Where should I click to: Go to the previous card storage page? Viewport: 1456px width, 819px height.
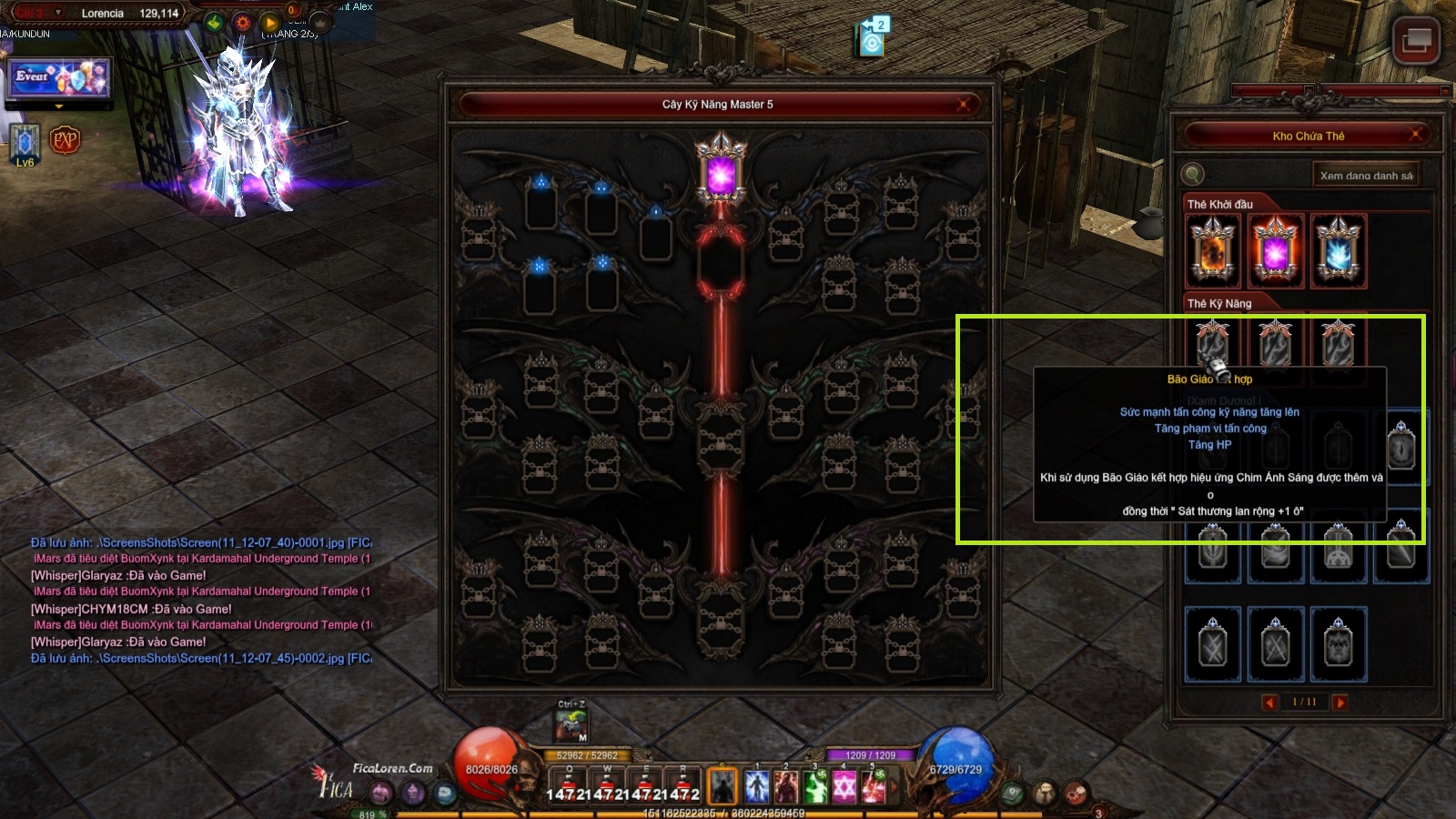point(1270,702)
